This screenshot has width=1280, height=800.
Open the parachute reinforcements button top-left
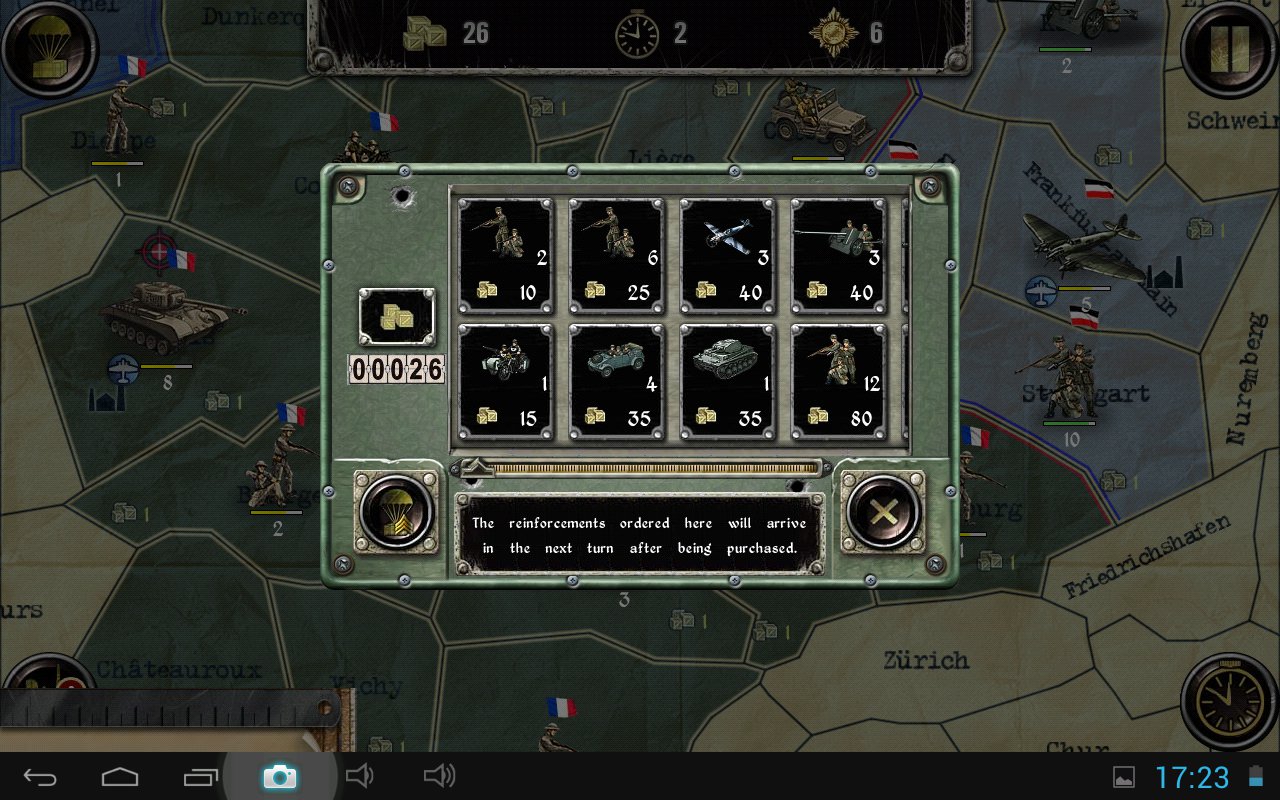point(48,48)
